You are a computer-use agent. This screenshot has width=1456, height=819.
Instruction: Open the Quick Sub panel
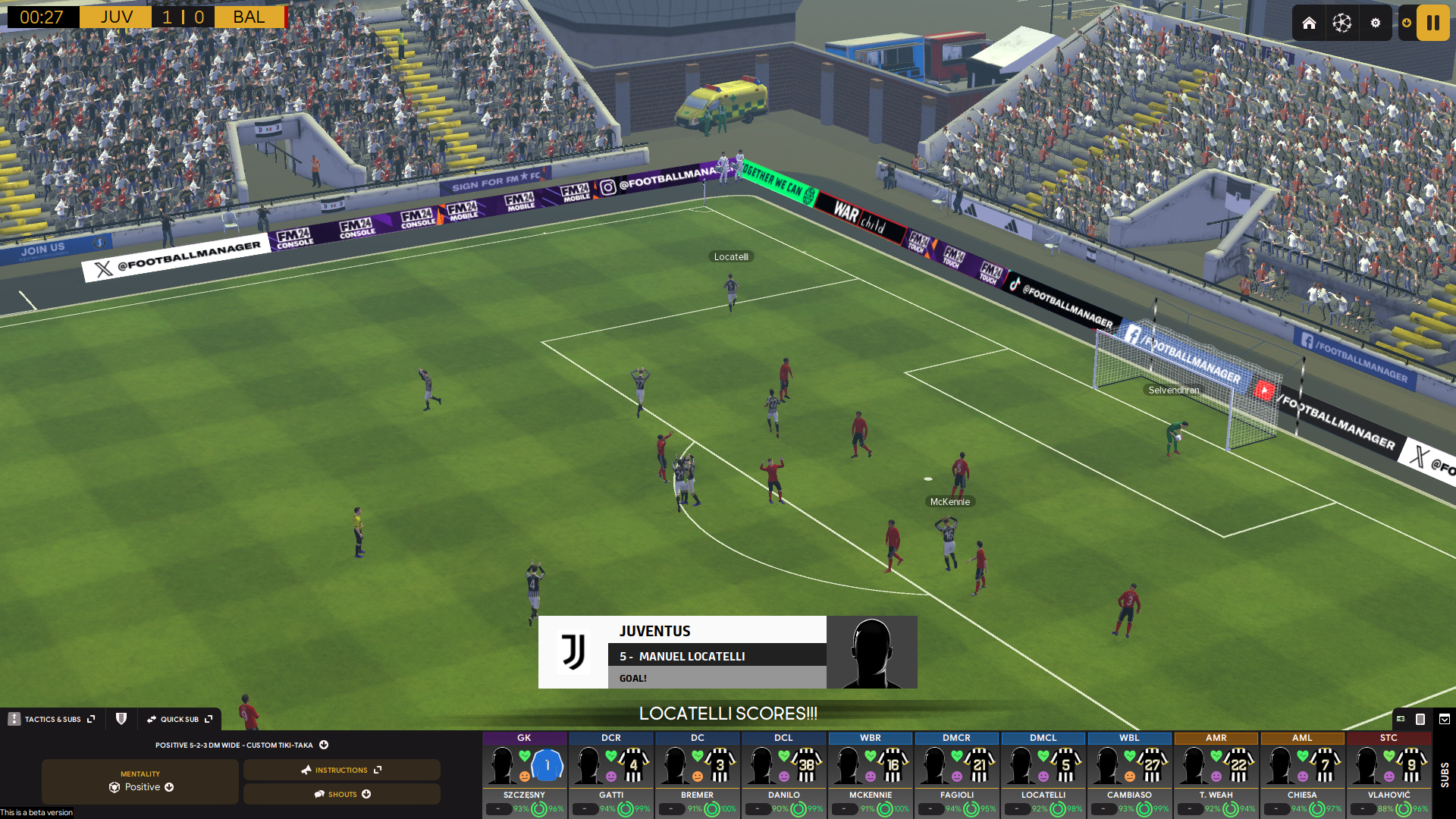(180, 719)
